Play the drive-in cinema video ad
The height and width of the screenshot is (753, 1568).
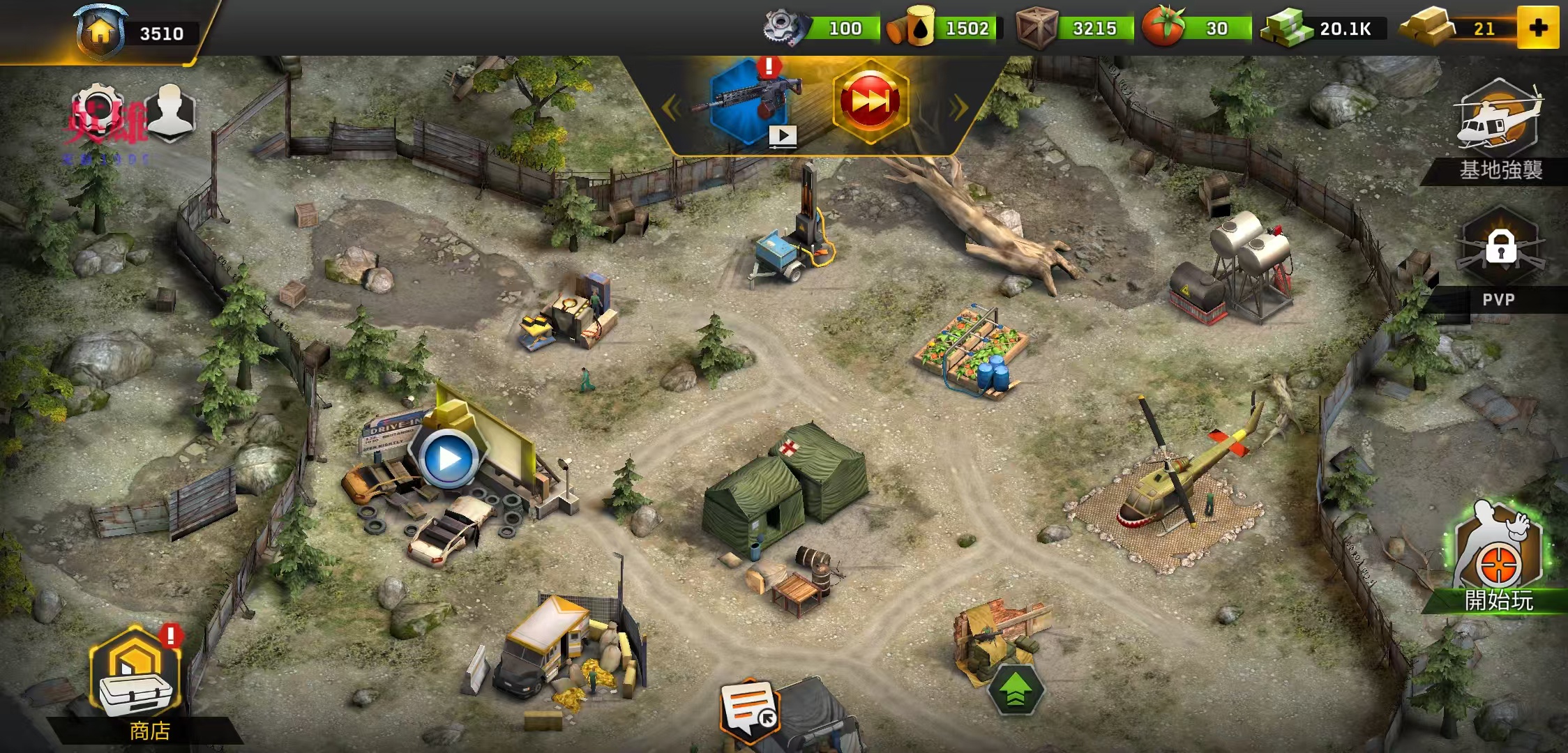(449, 458)
